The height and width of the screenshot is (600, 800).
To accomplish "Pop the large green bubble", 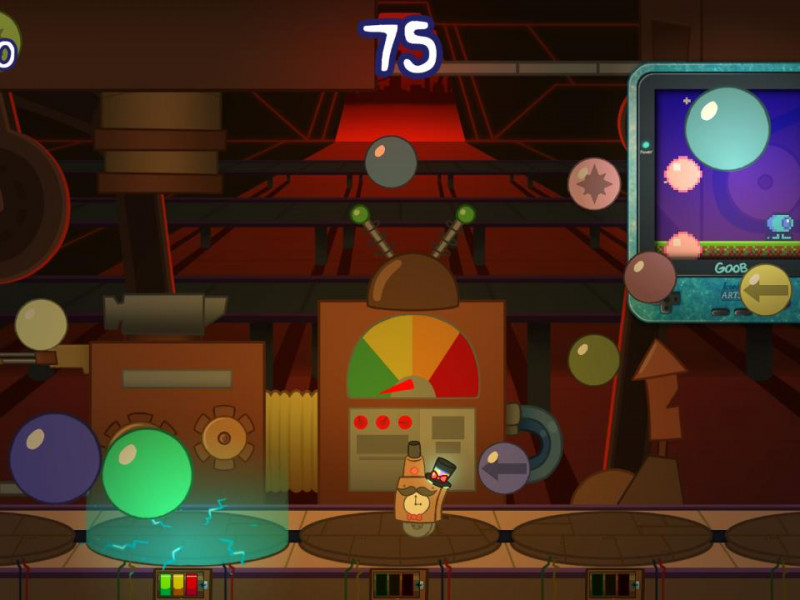I will tap(147, 473).
